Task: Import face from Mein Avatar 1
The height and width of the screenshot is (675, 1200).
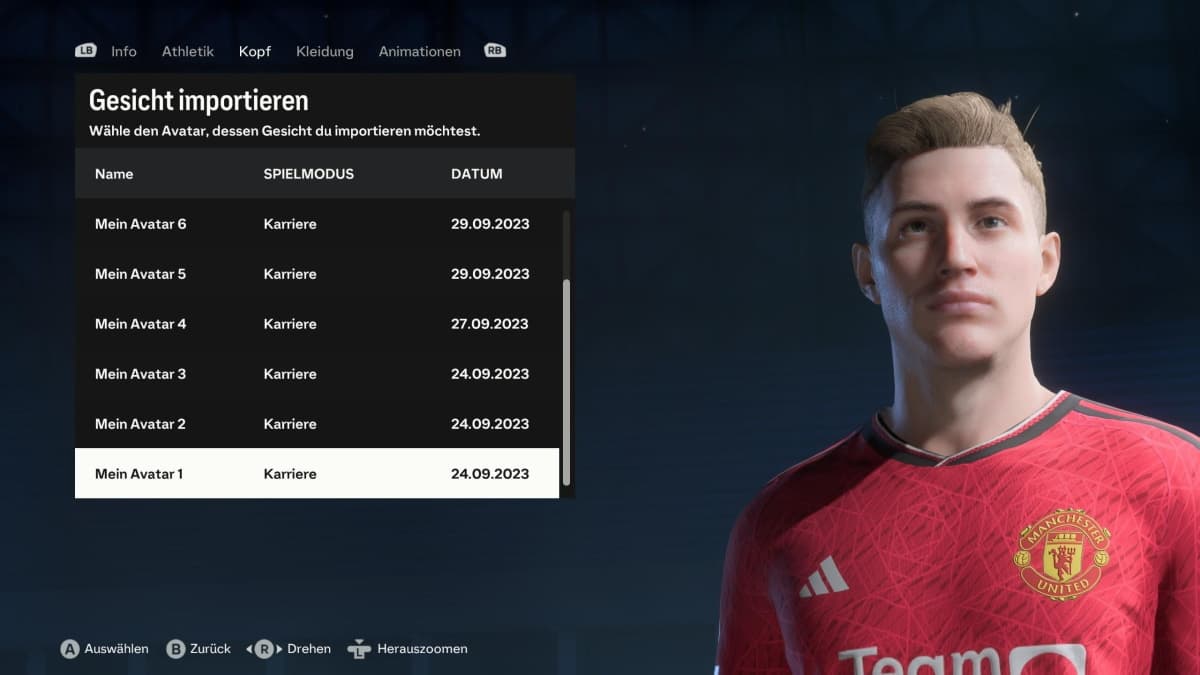Action: [x=316, y=474]
